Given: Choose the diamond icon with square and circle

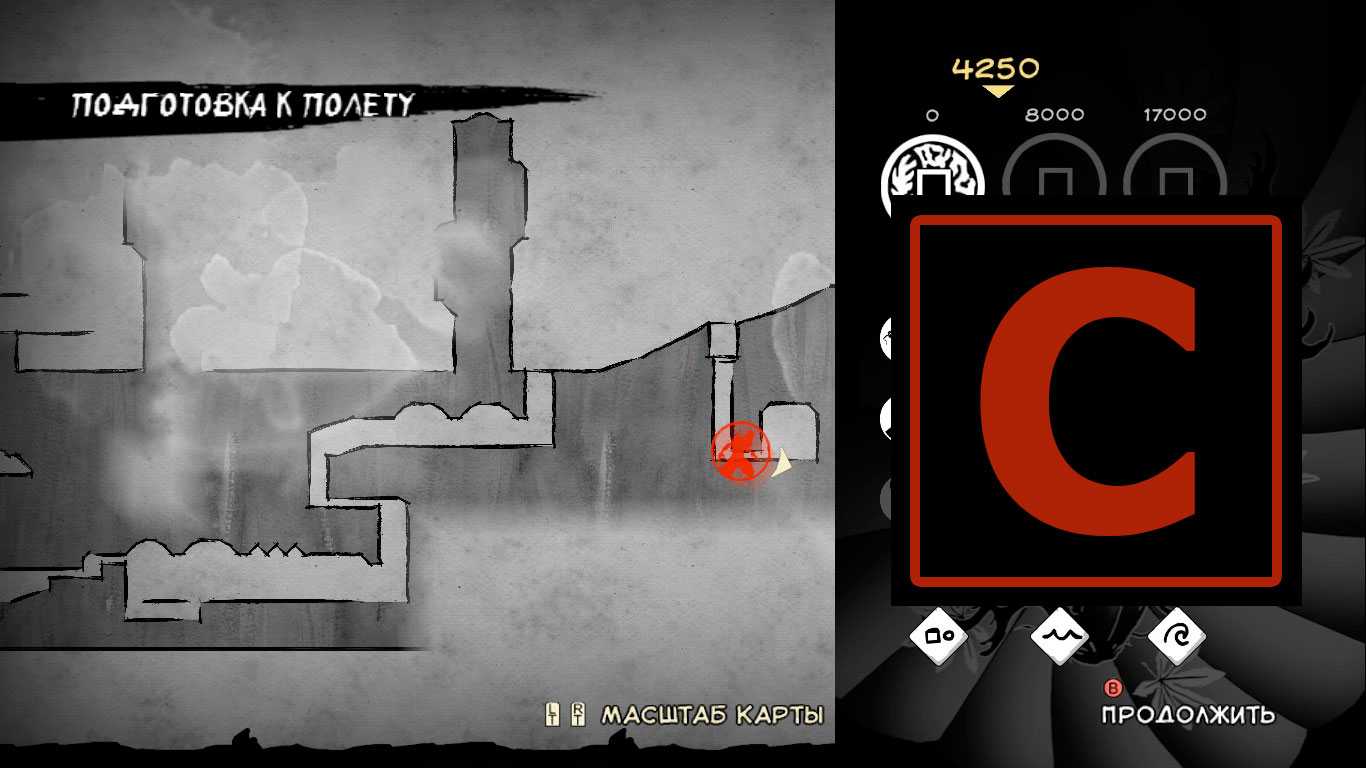Looking at the screenshot, I should pyautogui.click(x=939, y=636).
